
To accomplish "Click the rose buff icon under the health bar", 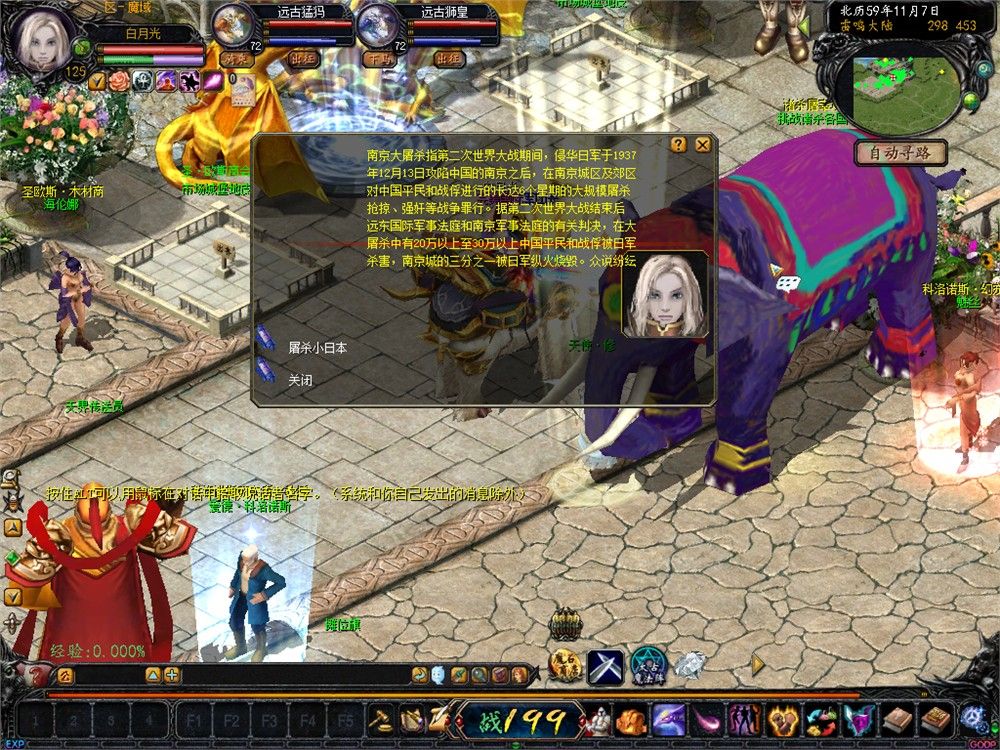I will point(120,81).
